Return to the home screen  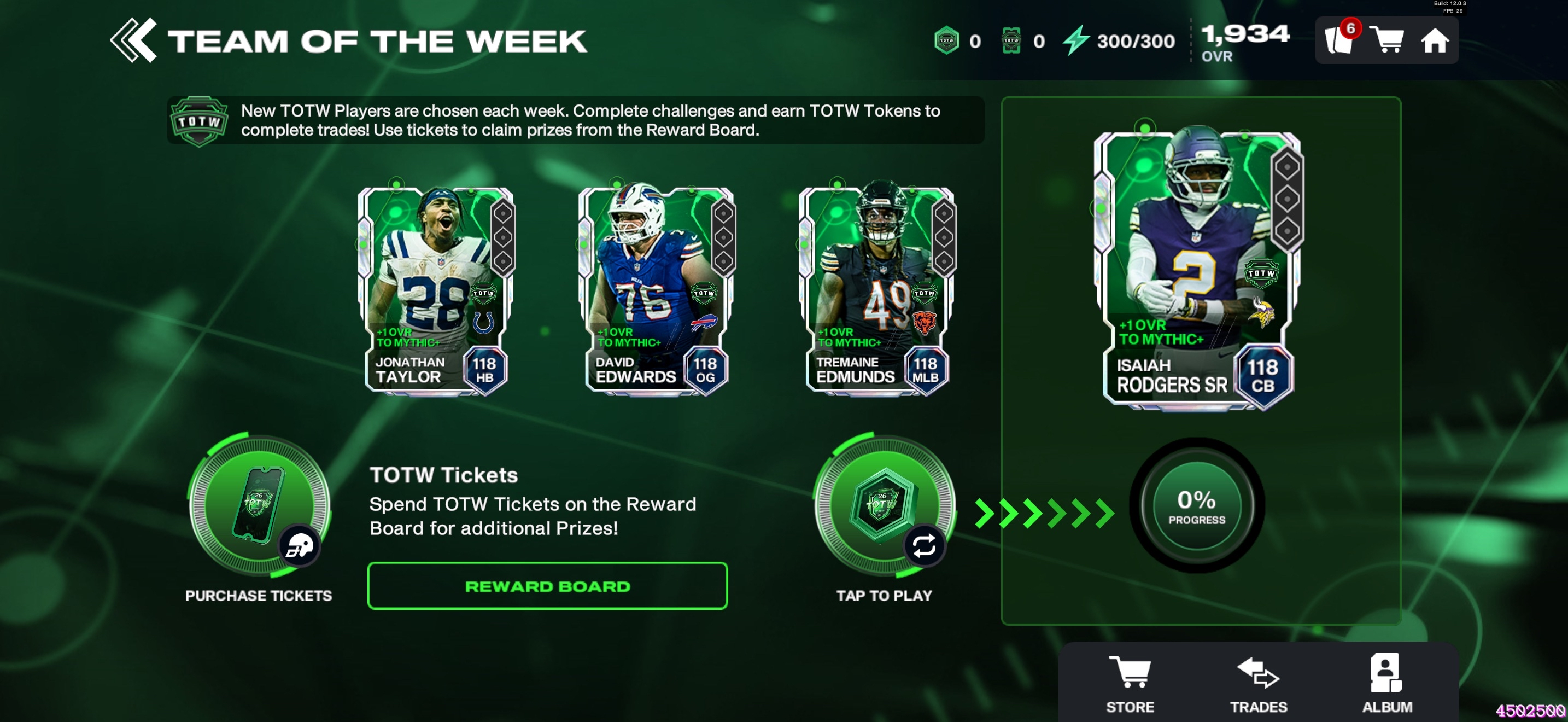1434,41
